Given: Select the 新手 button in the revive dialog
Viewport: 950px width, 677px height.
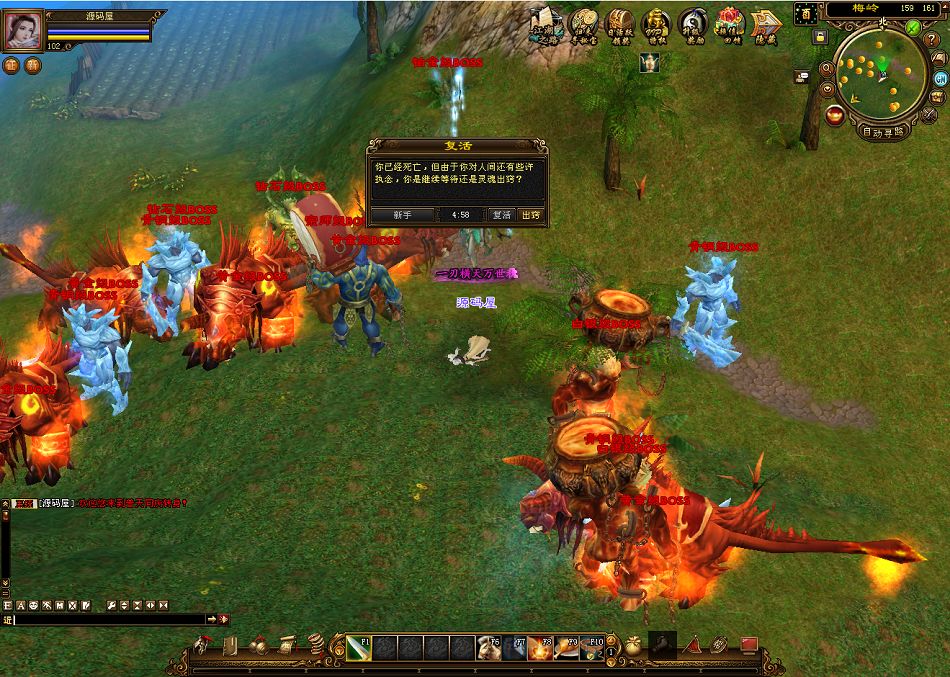Looking at the screenshot, I should (402, 215).
